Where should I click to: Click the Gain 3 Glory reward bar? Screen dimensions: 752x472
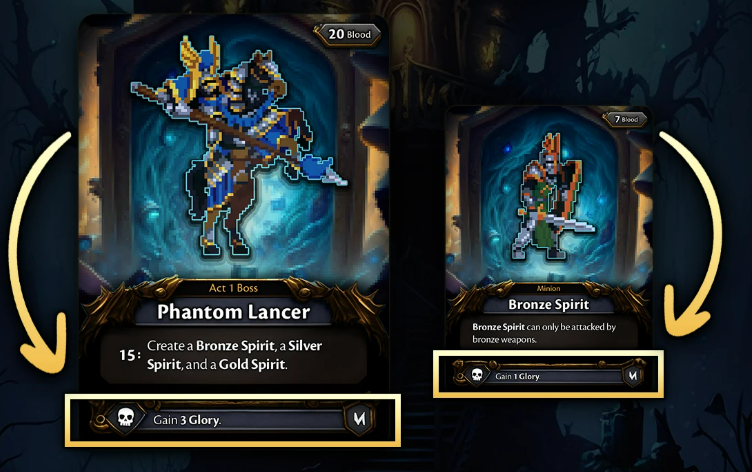coord(232,419)
